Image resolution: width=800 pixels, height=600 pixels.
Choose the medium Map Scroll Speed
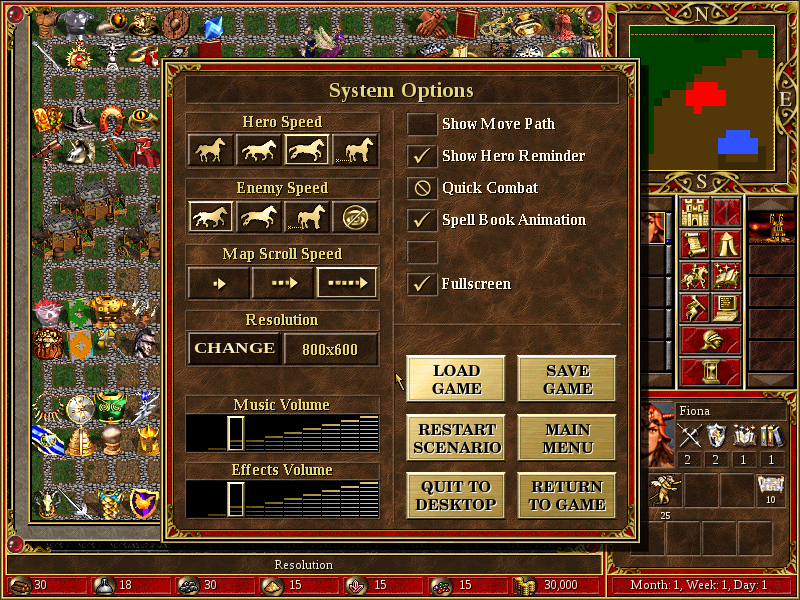(x=283, y=283)
